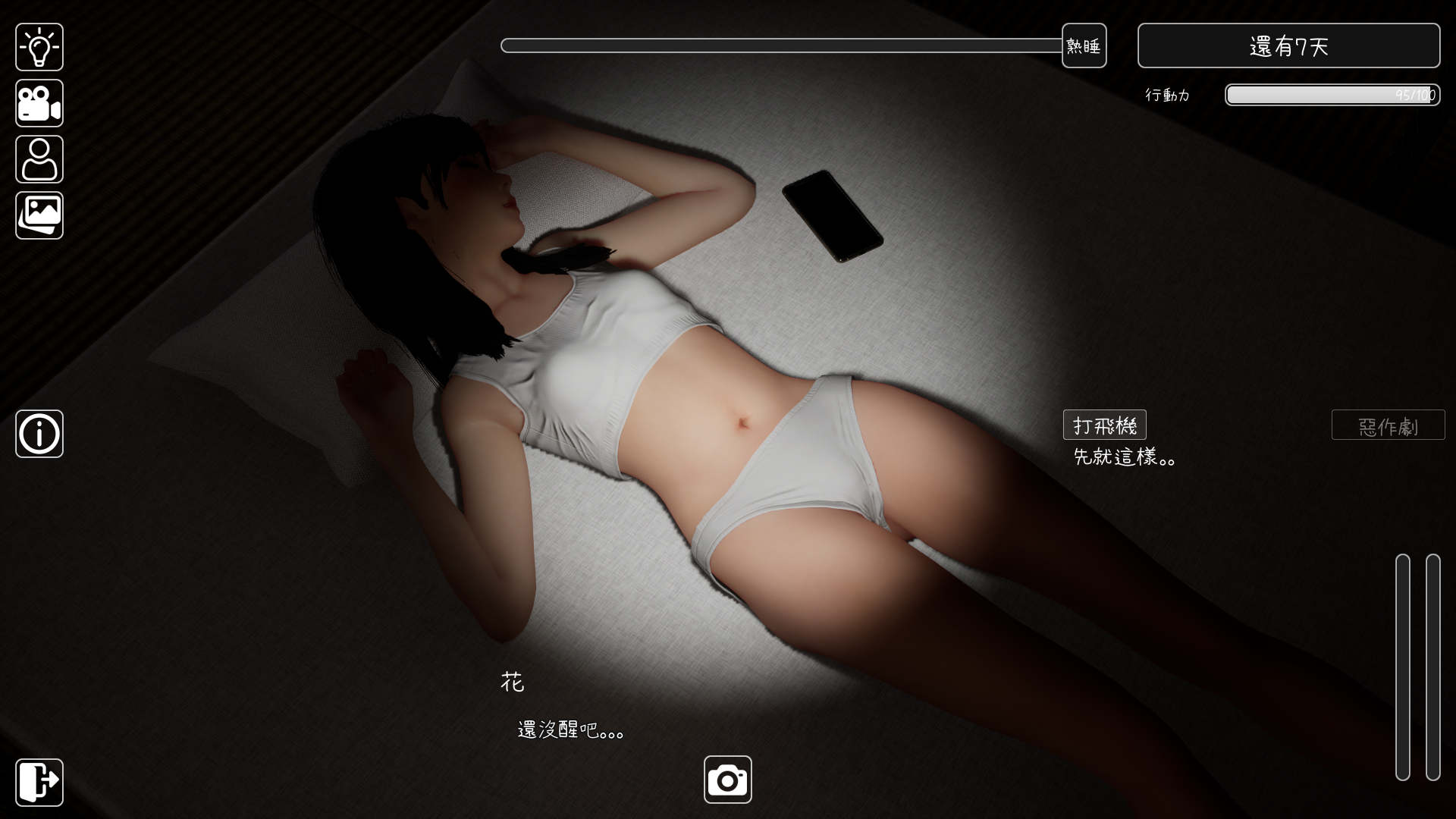
Task: Take a photo with the camera button
Action: pos(727,778)
